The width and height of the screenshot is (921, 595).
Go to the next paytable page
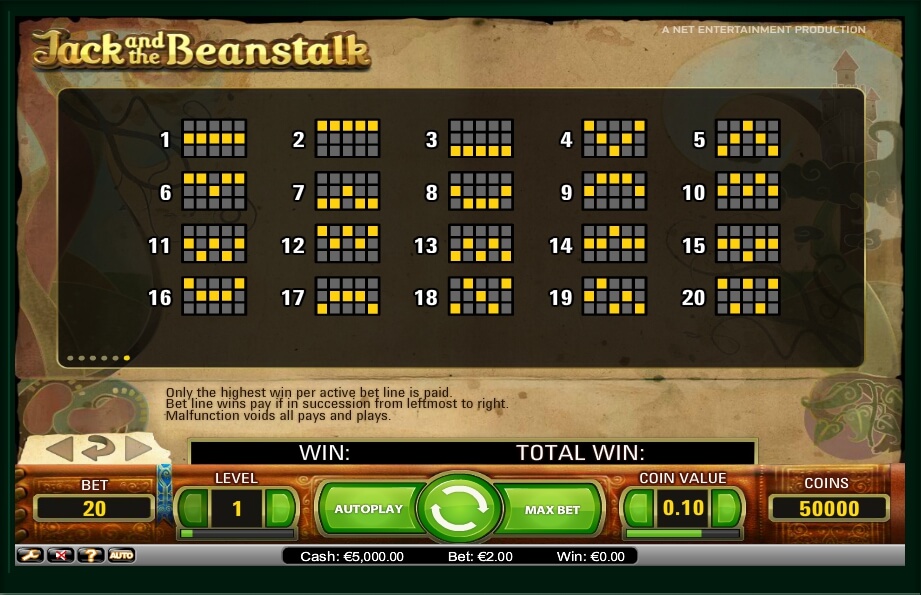[138, 448]
